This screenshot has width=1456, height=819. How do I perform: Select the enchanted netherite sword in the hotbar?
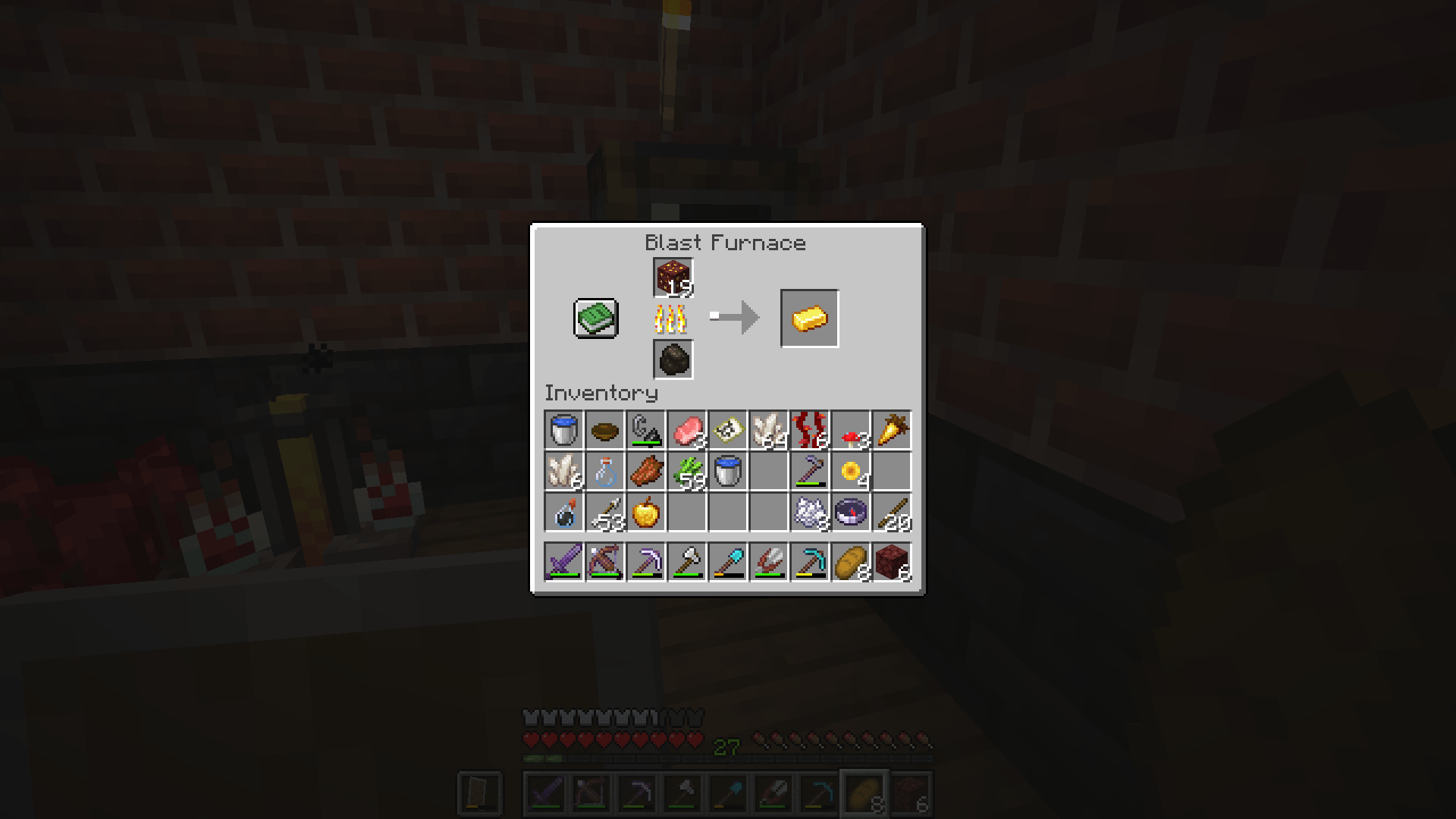(x=563, y=561)
